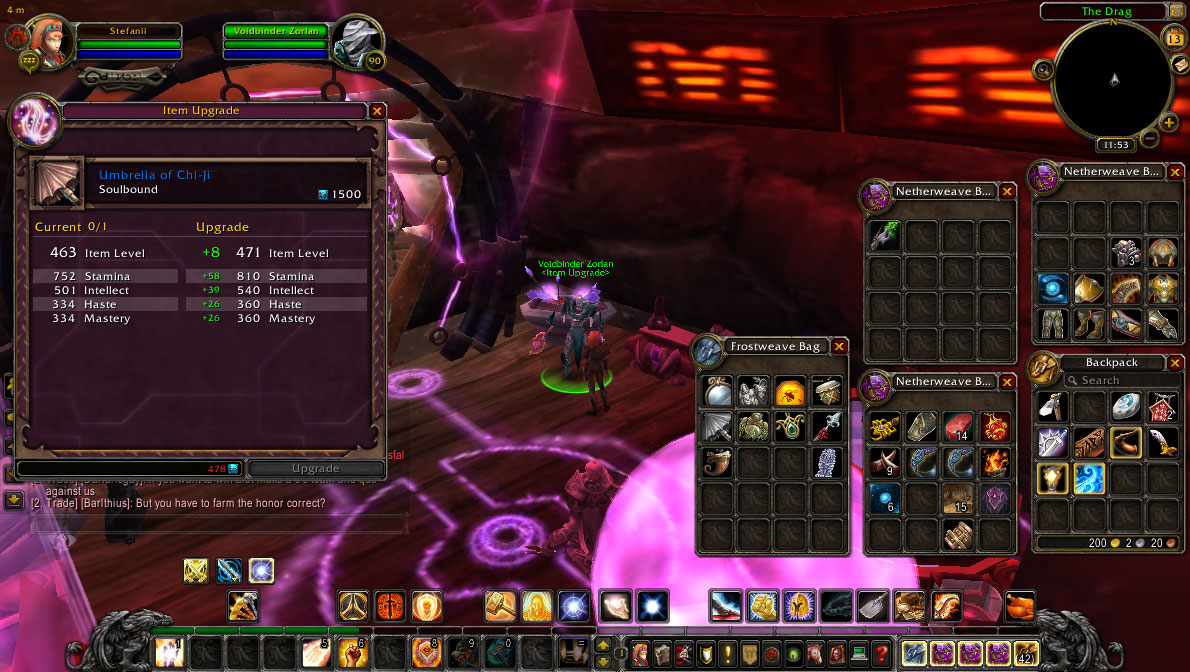Search items in the Backpack search box
The image size is (1190, 672).
coord(1110,380)
